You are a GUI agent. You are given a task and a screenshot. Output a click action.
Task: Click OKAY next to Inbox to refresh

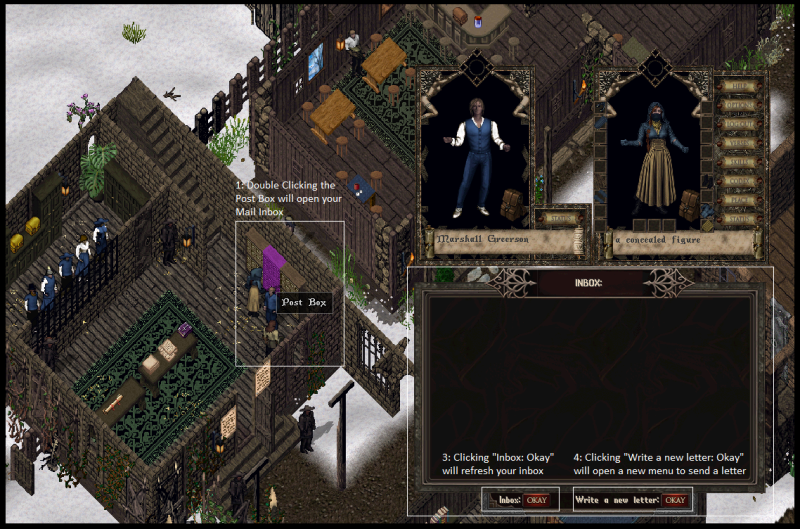pyautogui.click(x=537, y=499)
